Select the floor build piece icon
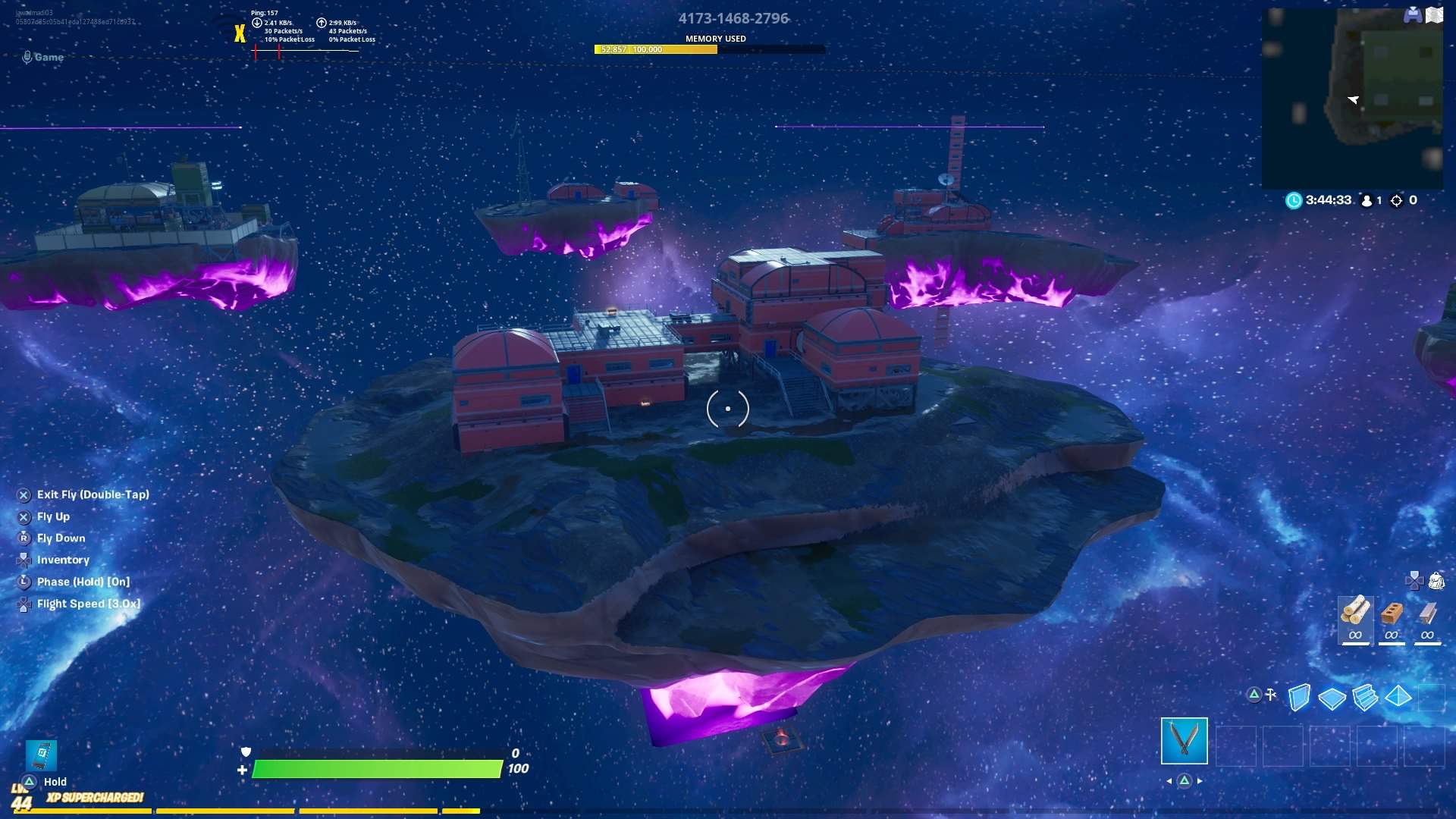The image size is (1456, 819). (1332, 696)
